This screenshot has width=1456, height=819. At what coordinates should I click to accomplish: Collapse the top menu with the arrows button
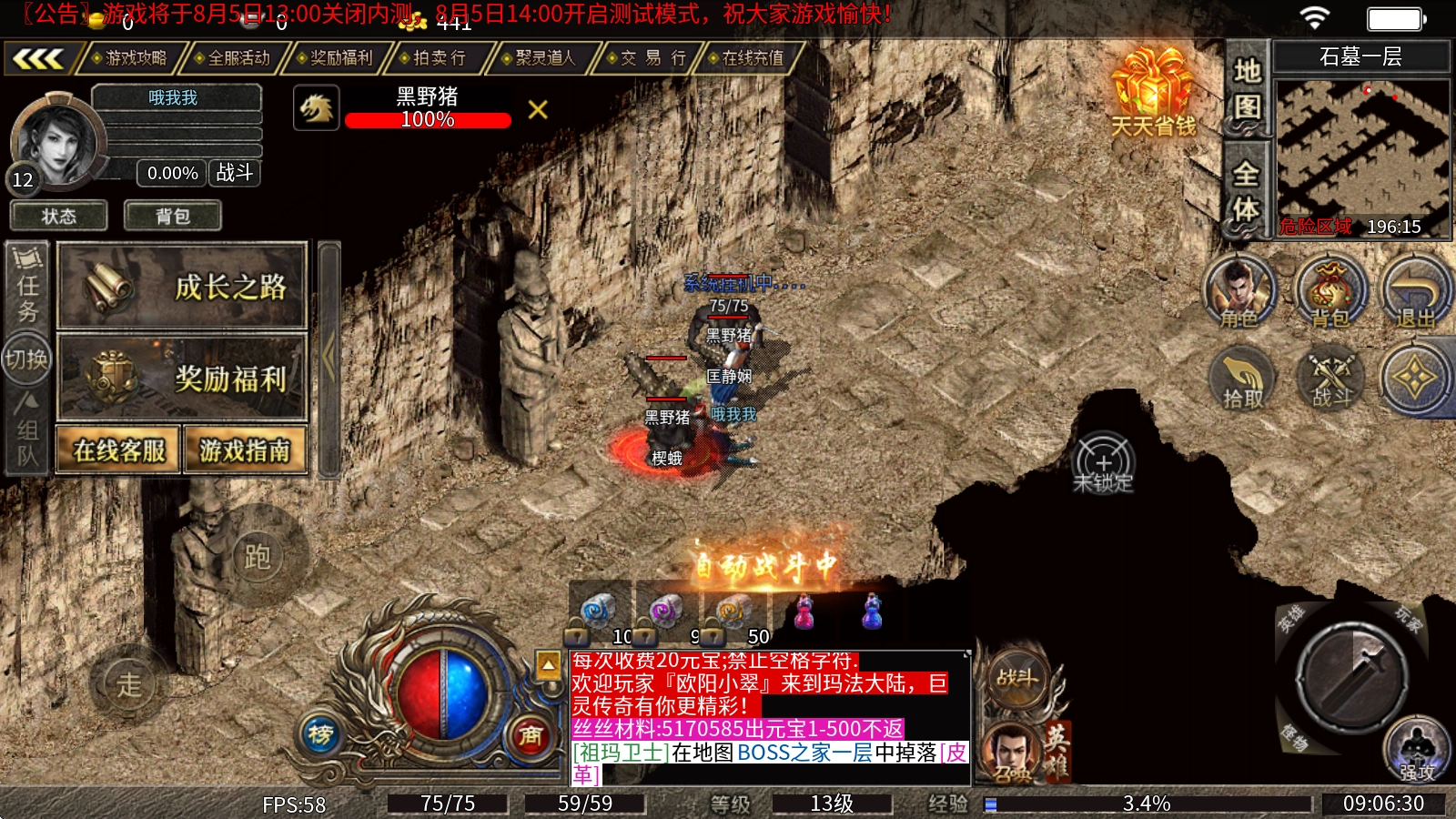(38, 59)
